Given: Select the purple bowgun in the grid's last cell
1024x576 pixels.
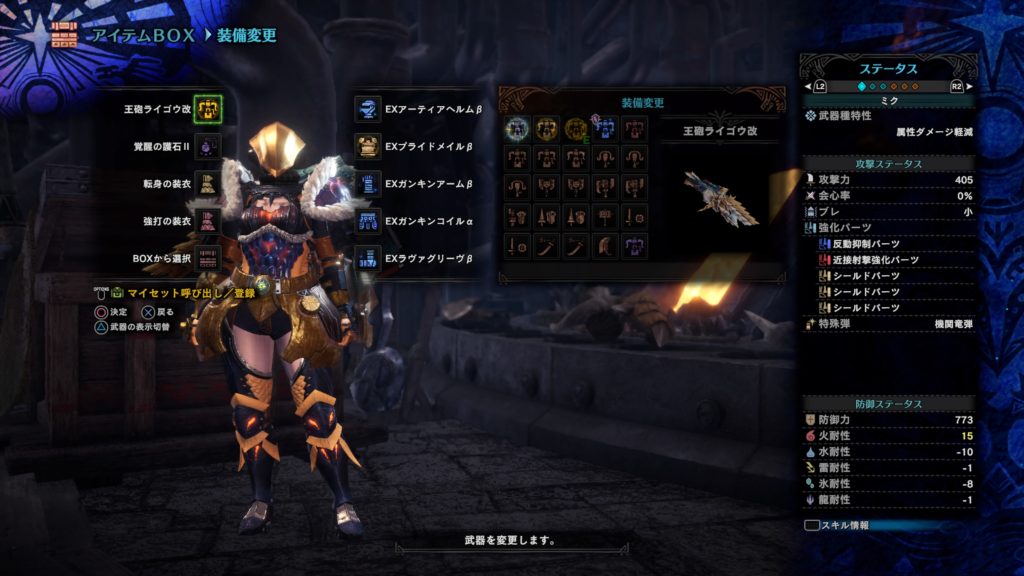Looking at the screenshot, I should point(633,245).
